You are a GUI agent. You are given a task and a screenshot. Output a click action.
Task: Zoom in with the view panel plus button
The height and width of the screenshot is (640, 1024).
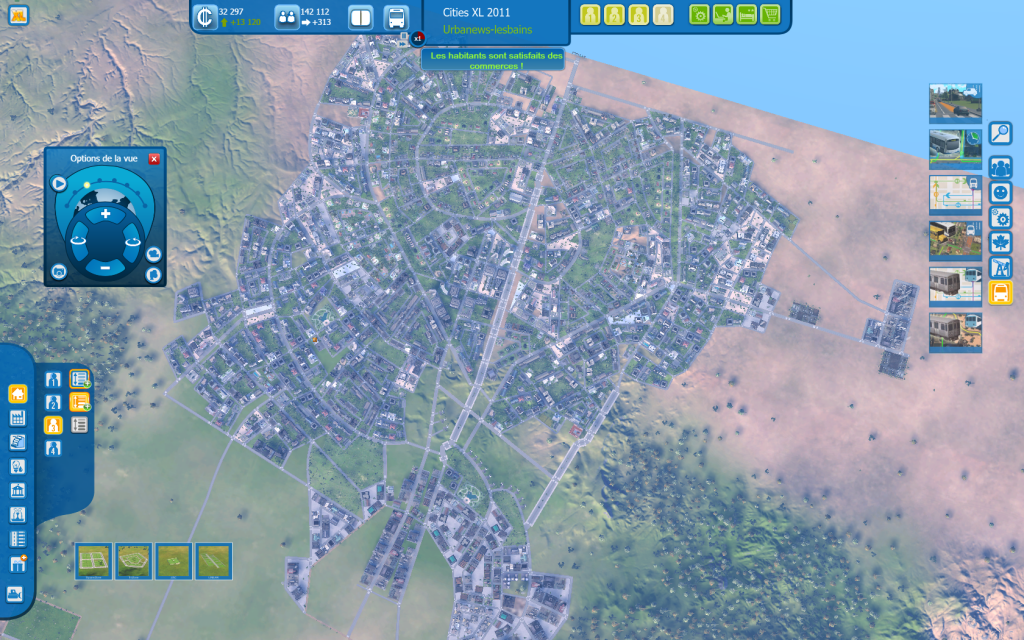pyautogui.click(x=105, y=214)
